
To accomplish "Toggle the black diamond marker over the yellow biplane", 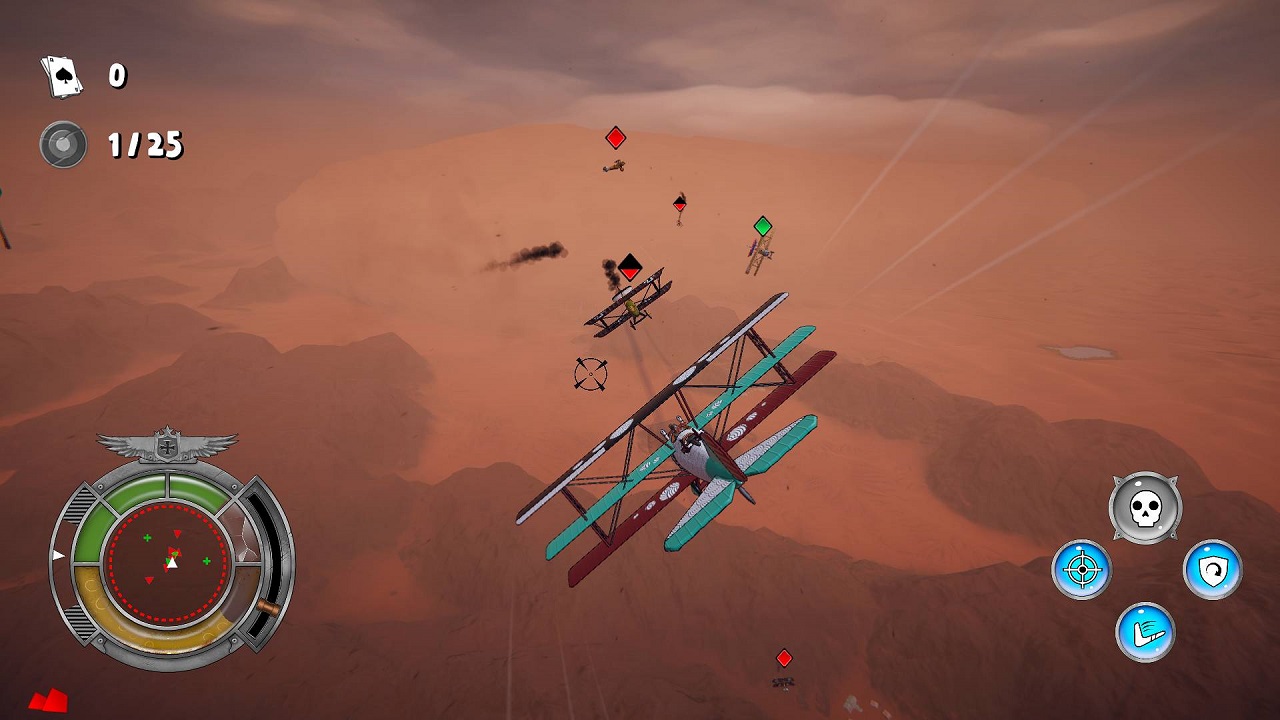I will click(x=628, y=266).
